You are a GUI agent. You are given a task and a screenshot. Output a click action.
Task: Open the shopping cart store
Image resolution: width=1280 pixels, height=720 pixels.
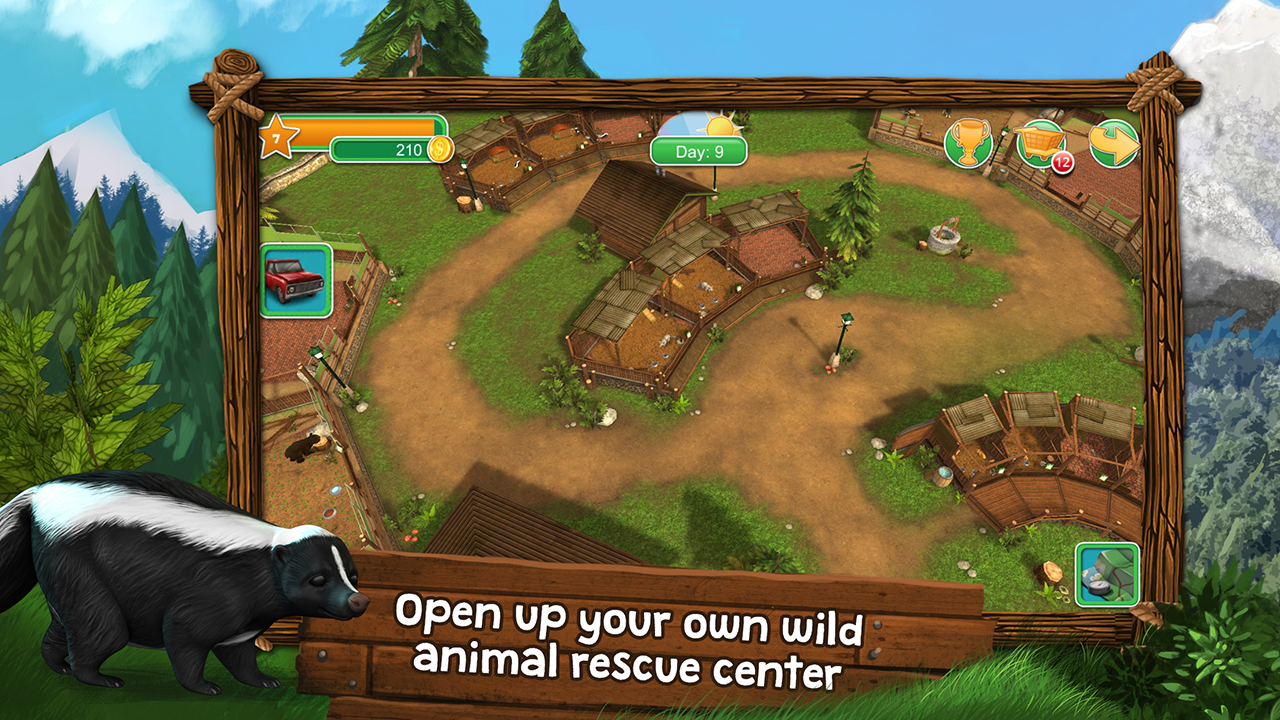[x=1040, y=143]
